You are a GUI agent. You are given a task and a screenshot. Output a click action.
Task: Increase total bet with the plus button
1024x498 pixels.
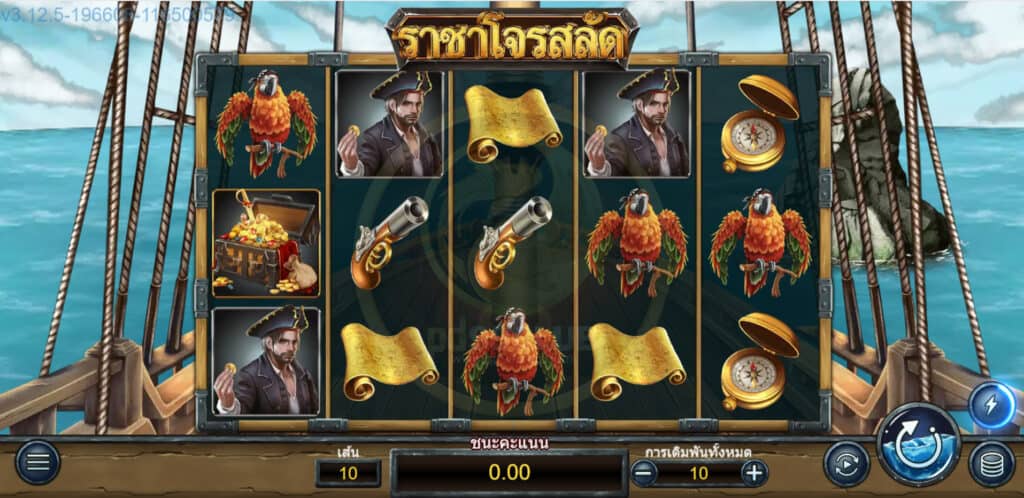[754, 473]
